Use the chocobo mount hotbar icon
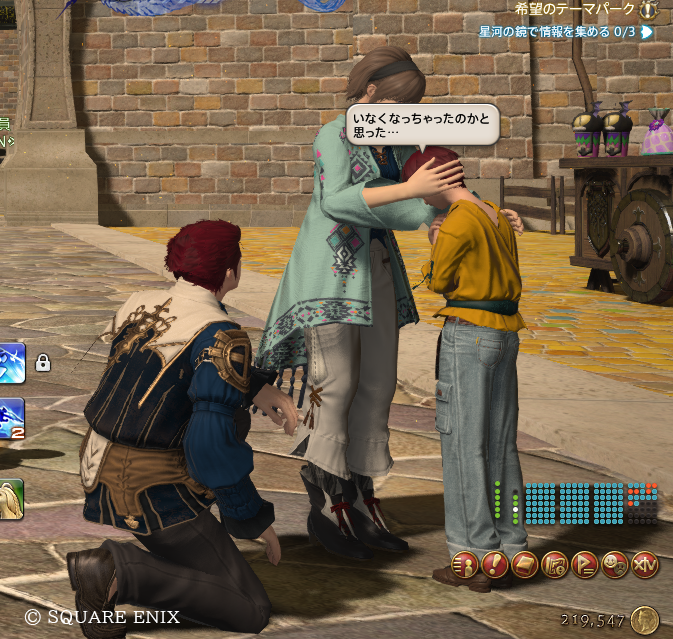673x639 pixels. 11,499
